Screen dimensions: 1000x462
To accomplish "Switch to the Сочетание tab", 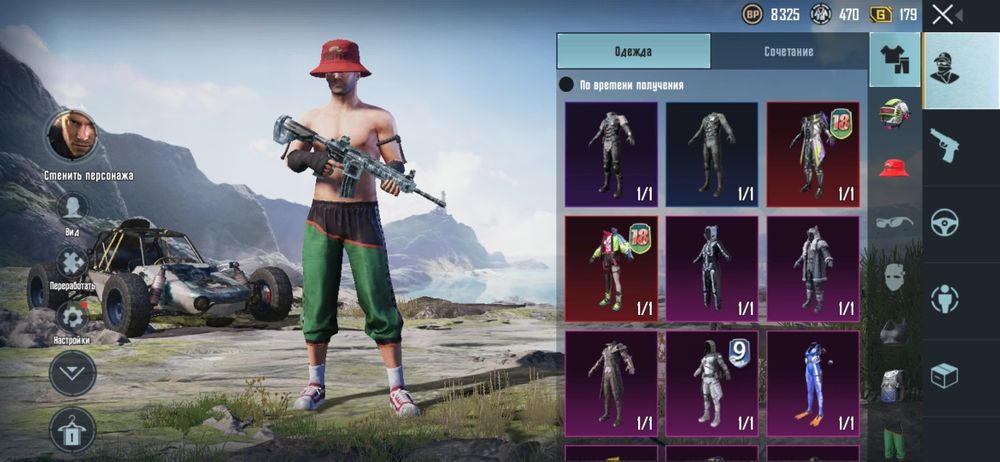I will click(789, 51).
